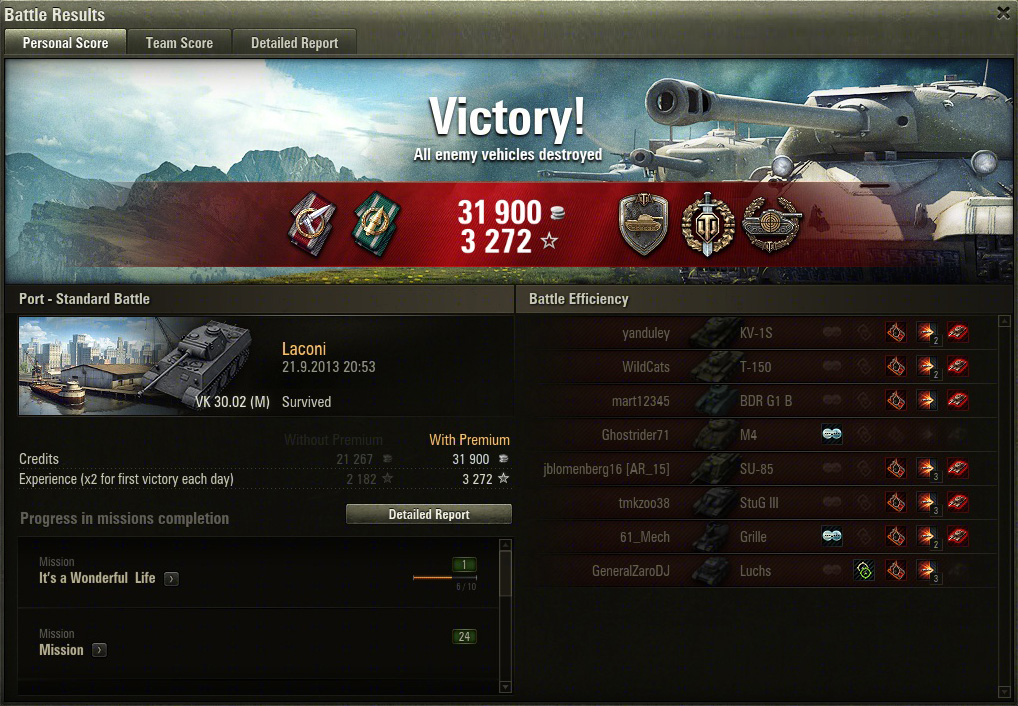Close the Battle Results window

click(1003, 13)
